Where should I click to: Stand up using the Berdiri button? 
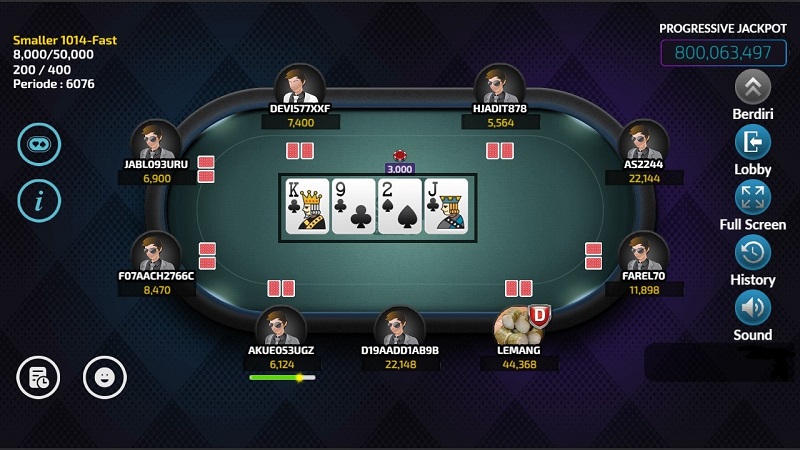click(753, 86)
